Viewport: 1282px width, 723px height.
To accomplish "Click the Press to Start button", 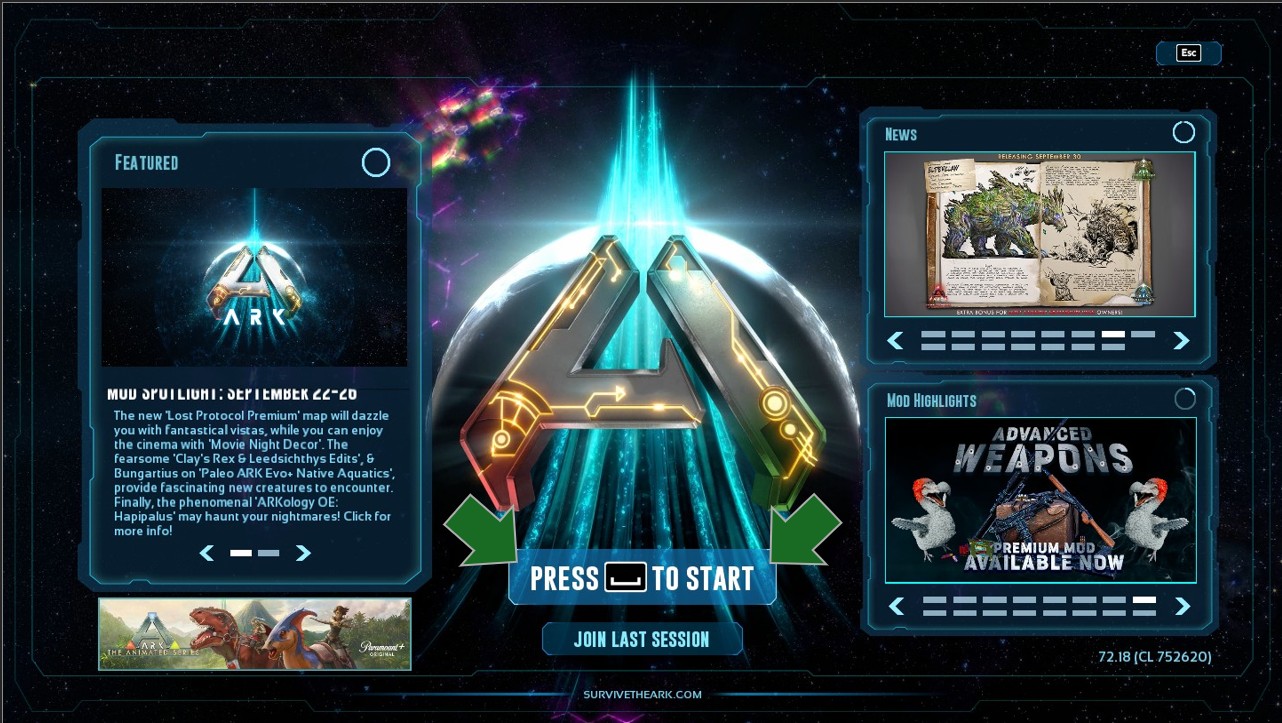I will (642, 578).
